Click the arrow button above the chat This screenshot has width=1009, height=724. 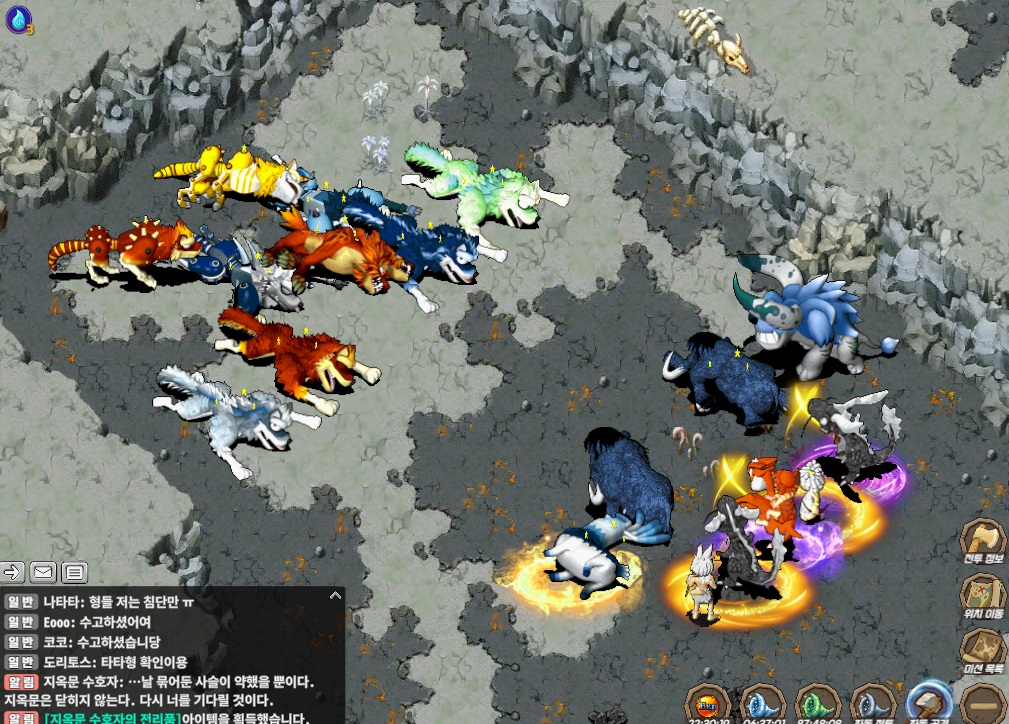13,572
